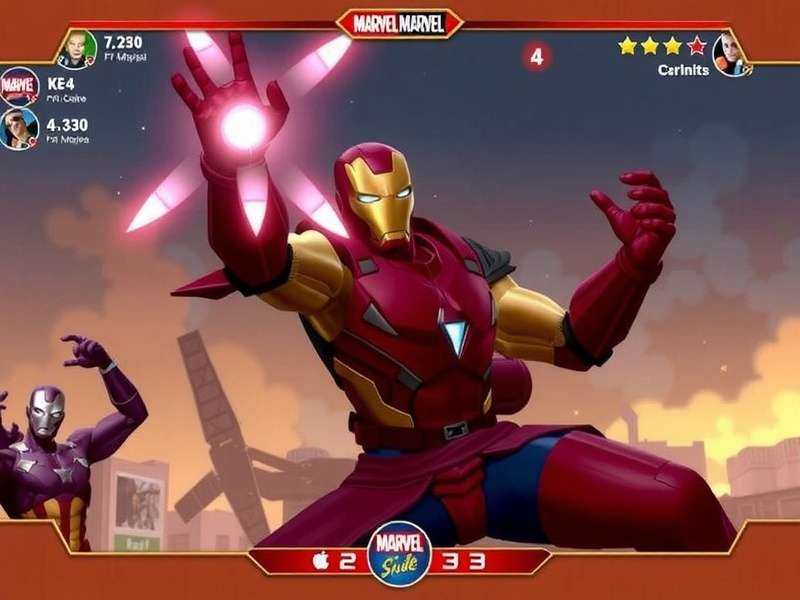Tap the round Marvel emblem at bottom center
Screen dimensions: 800x600
tap(399, 557)
